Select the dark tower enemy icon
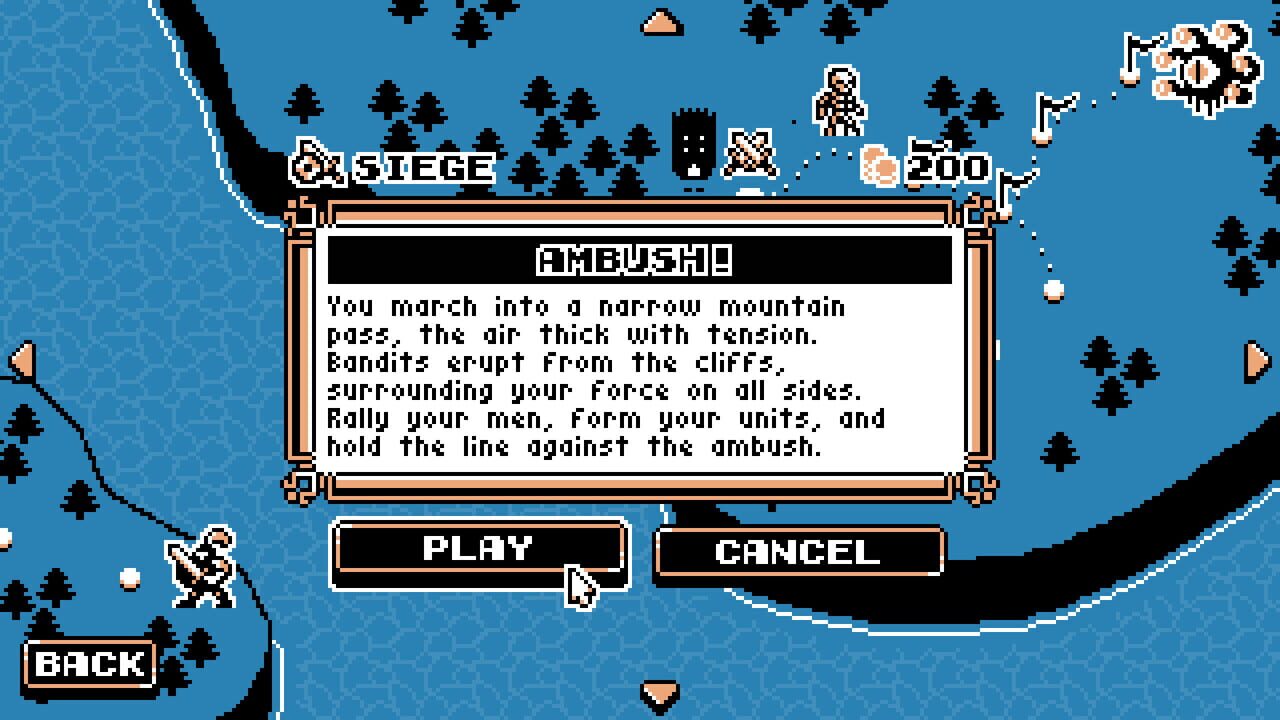Image resolution: width=1280 pixels, height=720 pixels. coord(694,140)
